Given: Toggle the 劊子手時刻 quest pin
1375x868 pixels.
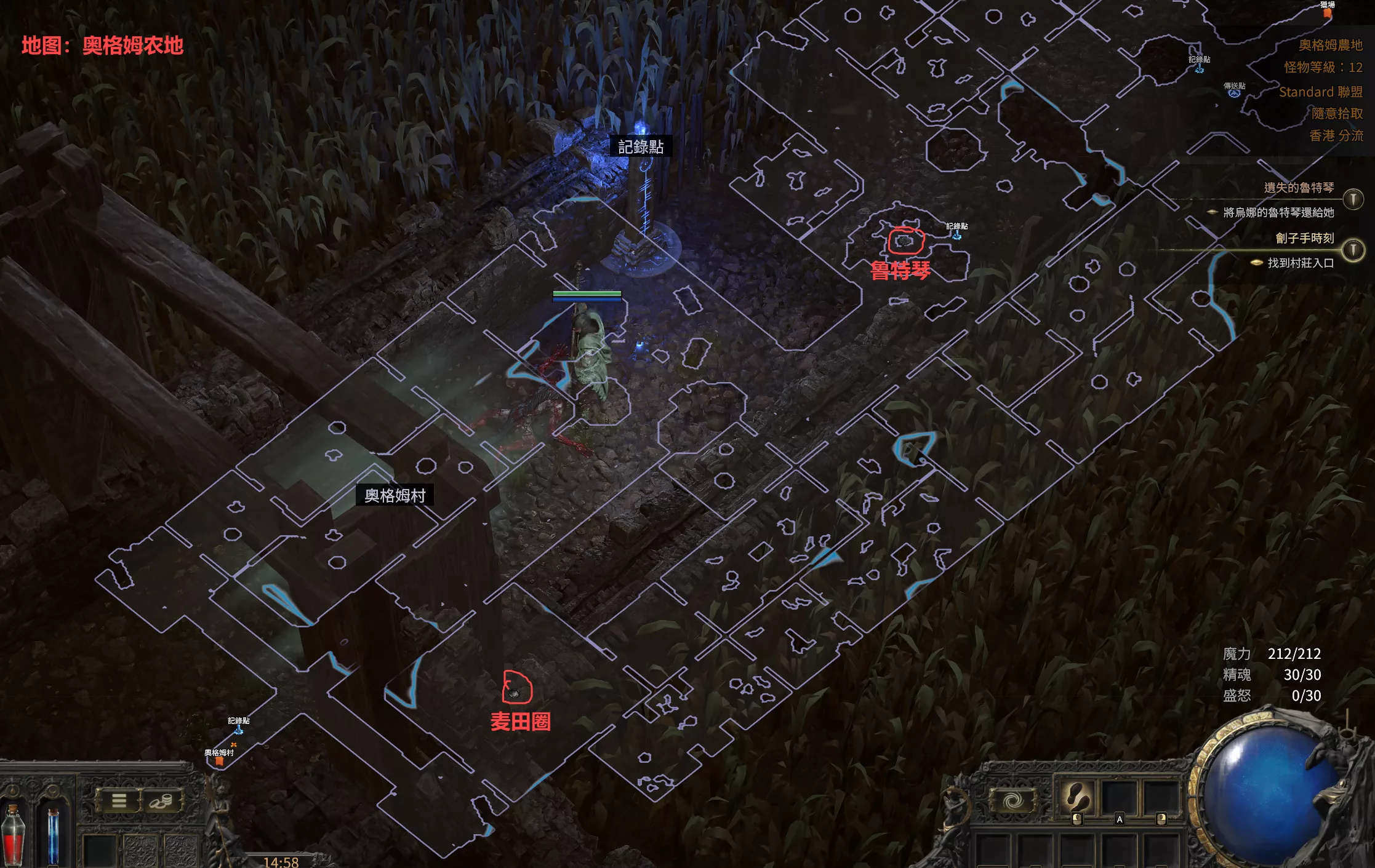Looking at the screenshot, I should coord(1353,249).
